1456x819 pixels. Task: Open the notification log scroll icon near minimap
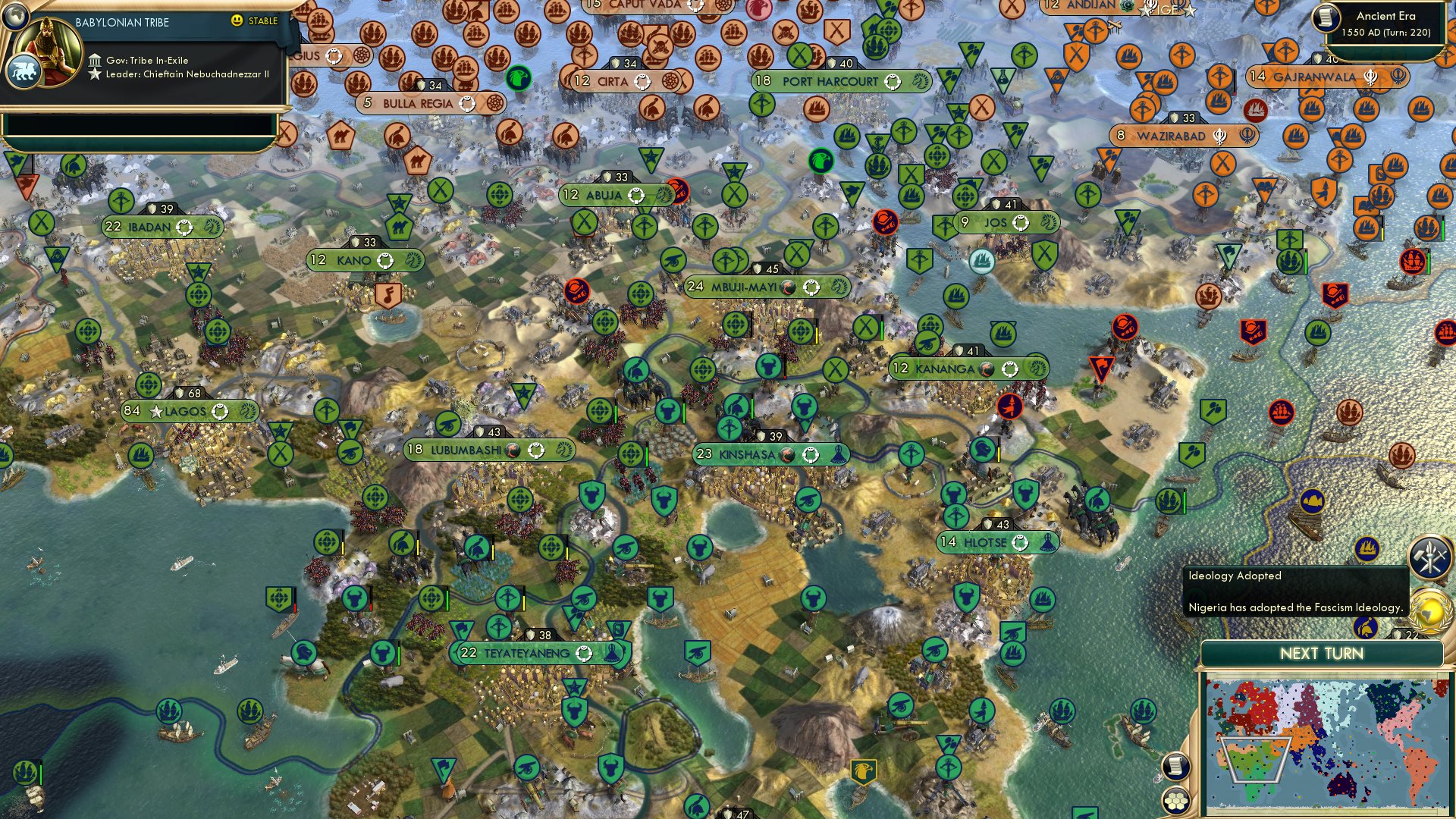[x=1175, y=766]
